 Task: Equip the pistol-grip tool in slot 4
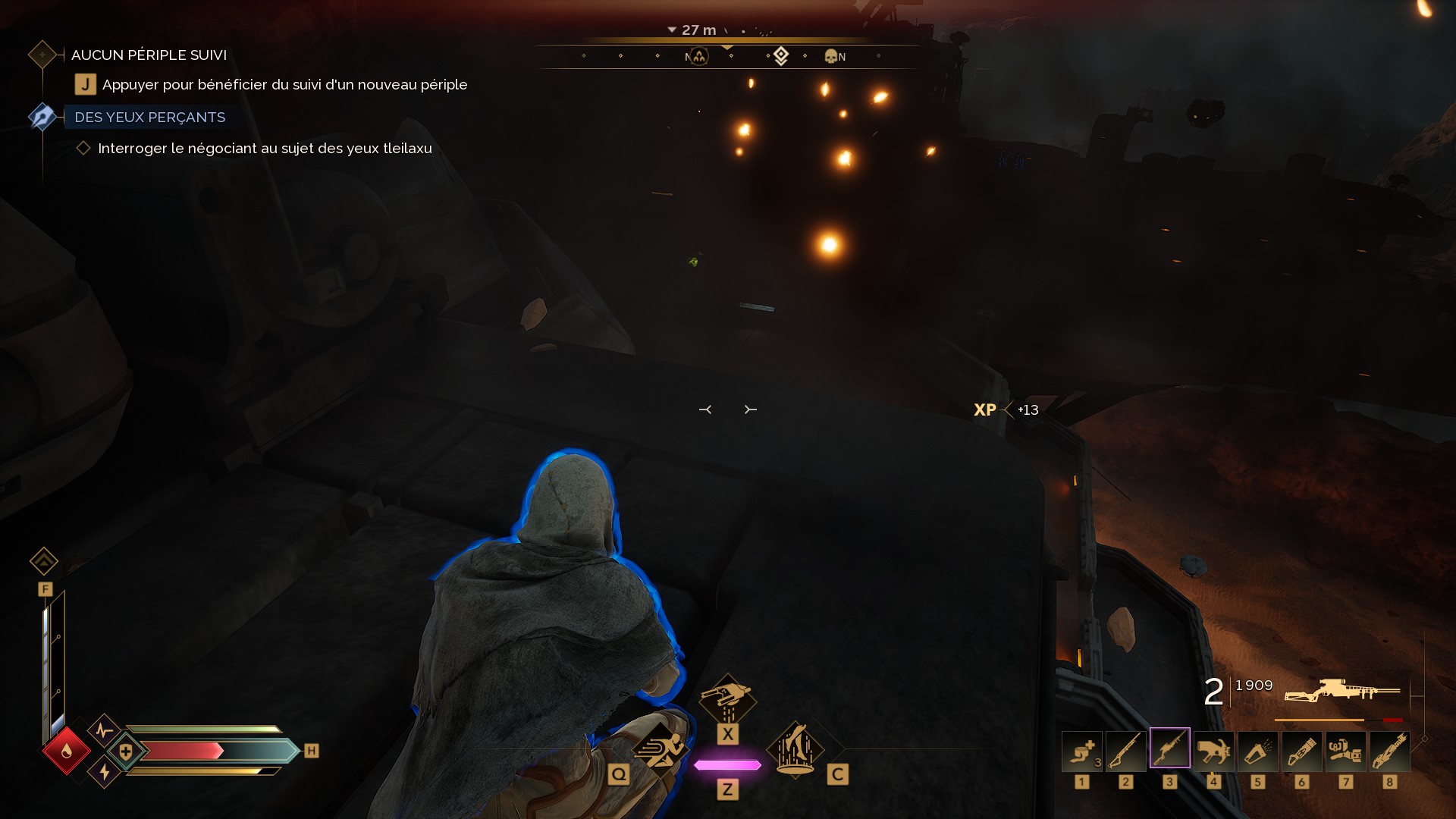click(1213, 751)
